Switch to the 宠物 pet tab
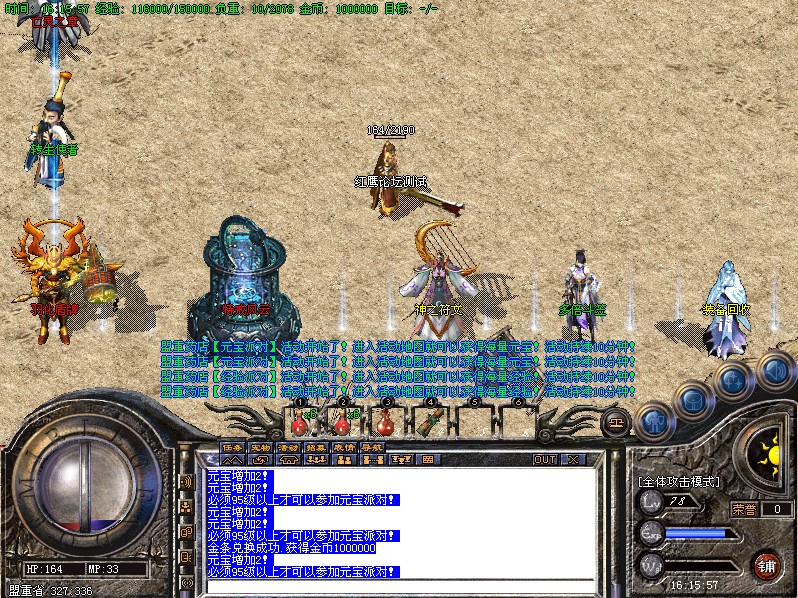Viewport: 798px width, 598px height. [x=260, y=447]
